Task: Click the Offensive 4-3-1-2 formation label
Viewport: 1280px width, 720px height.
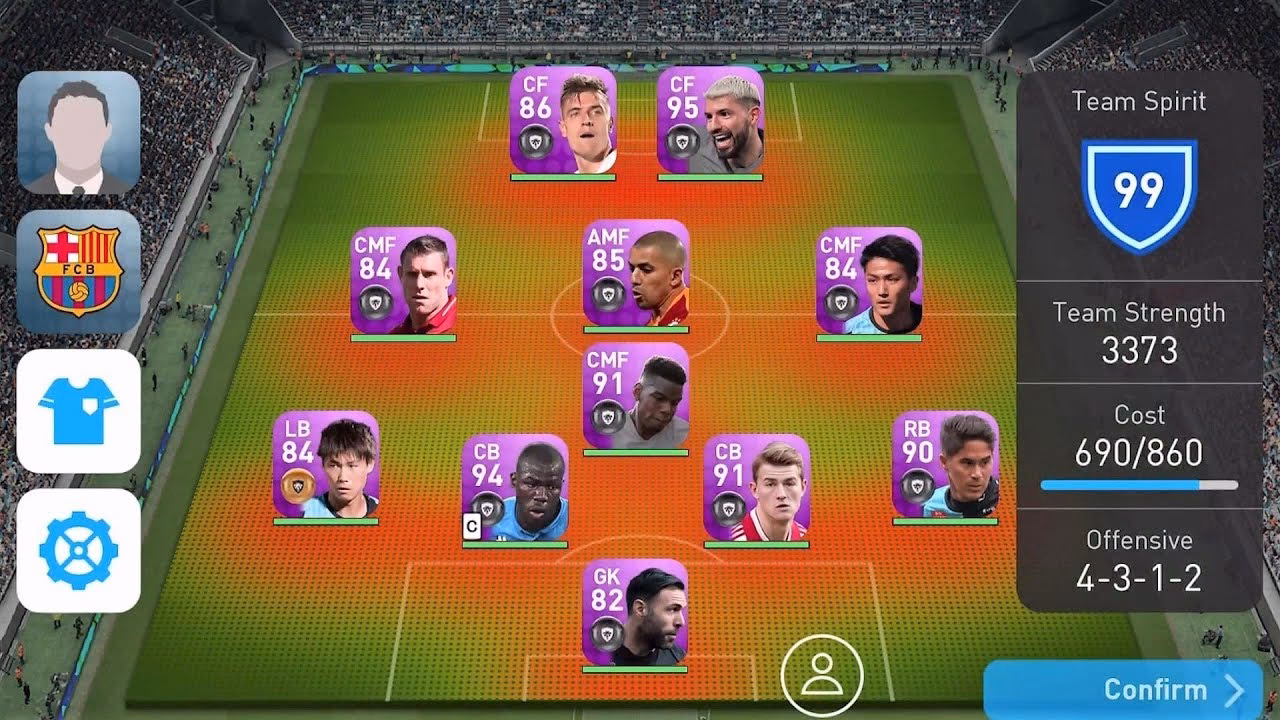Action: click(x=1140, y=560)
